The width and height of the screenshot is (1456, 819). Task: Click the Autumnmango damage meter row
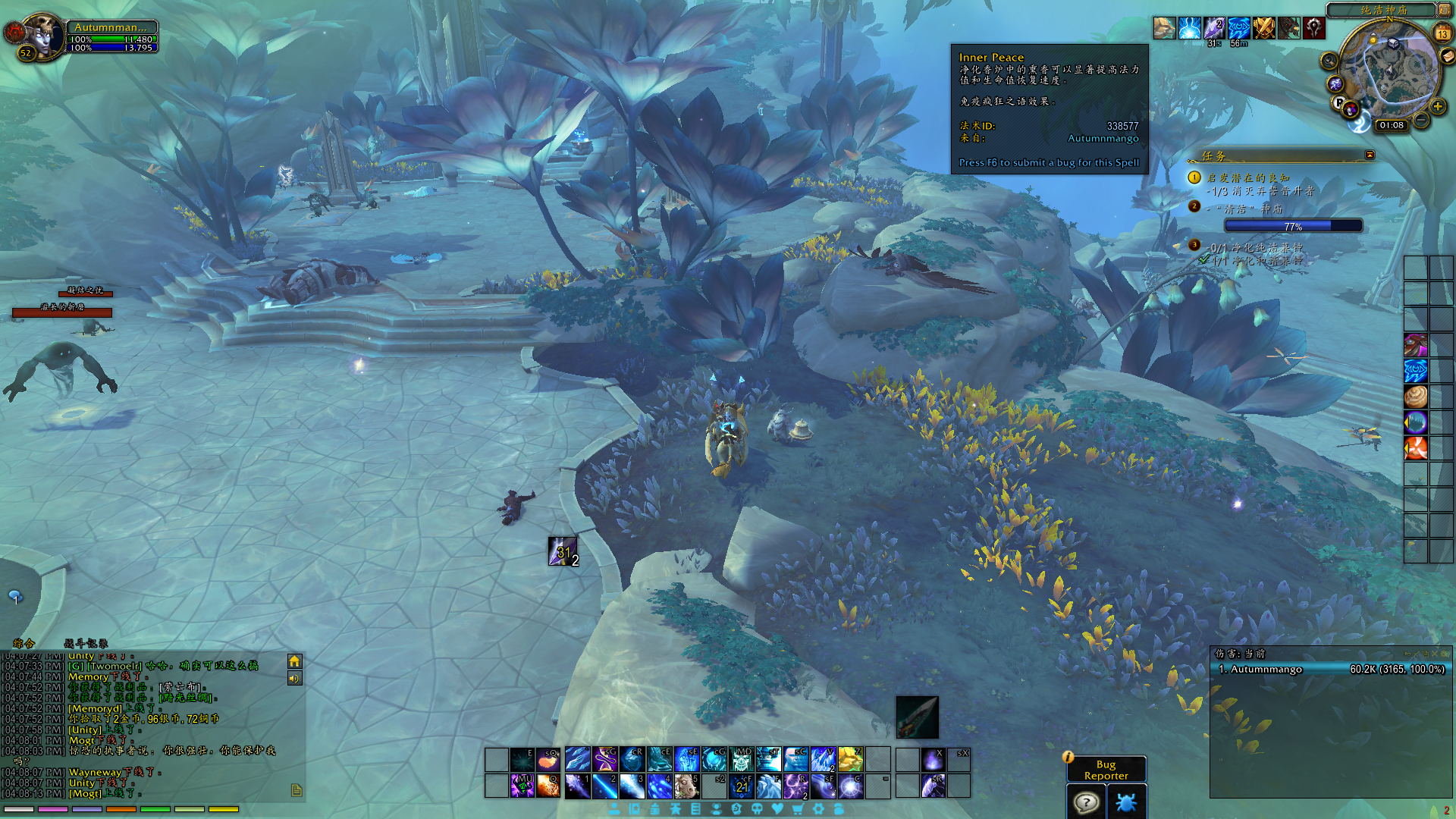tap(1331, 669)
